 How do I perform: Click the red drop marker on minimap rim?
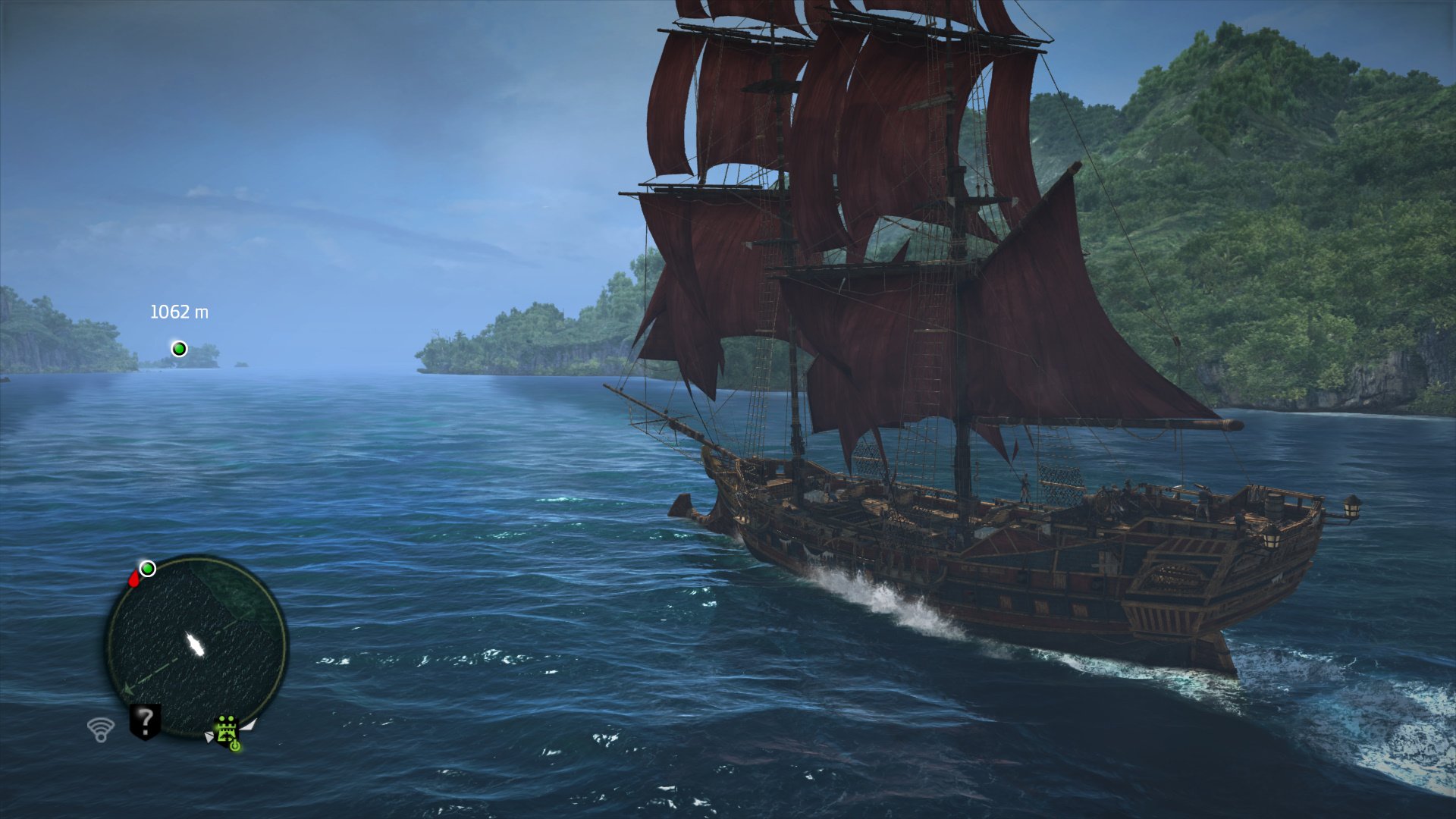pyautogui.click(x=134, y=580)
